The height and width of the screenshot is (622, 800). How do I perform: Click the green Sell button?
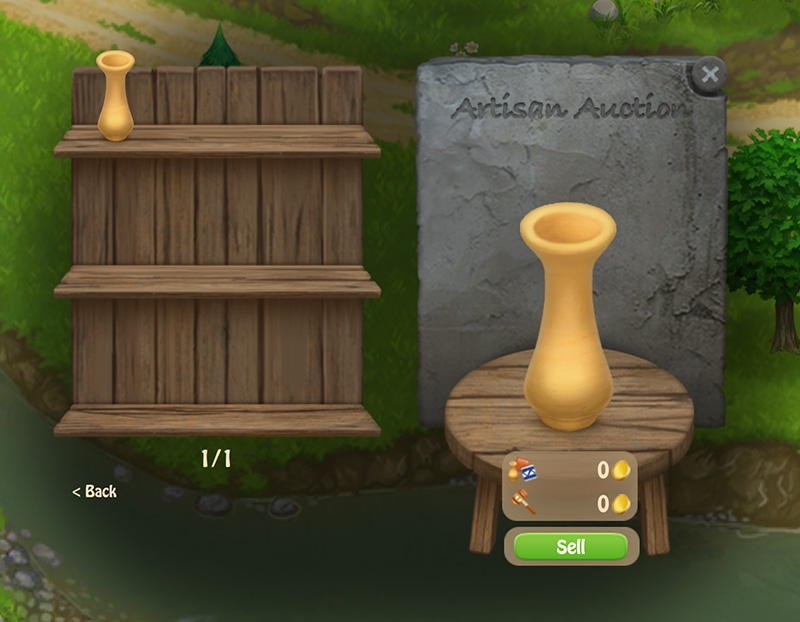point(571,547)
